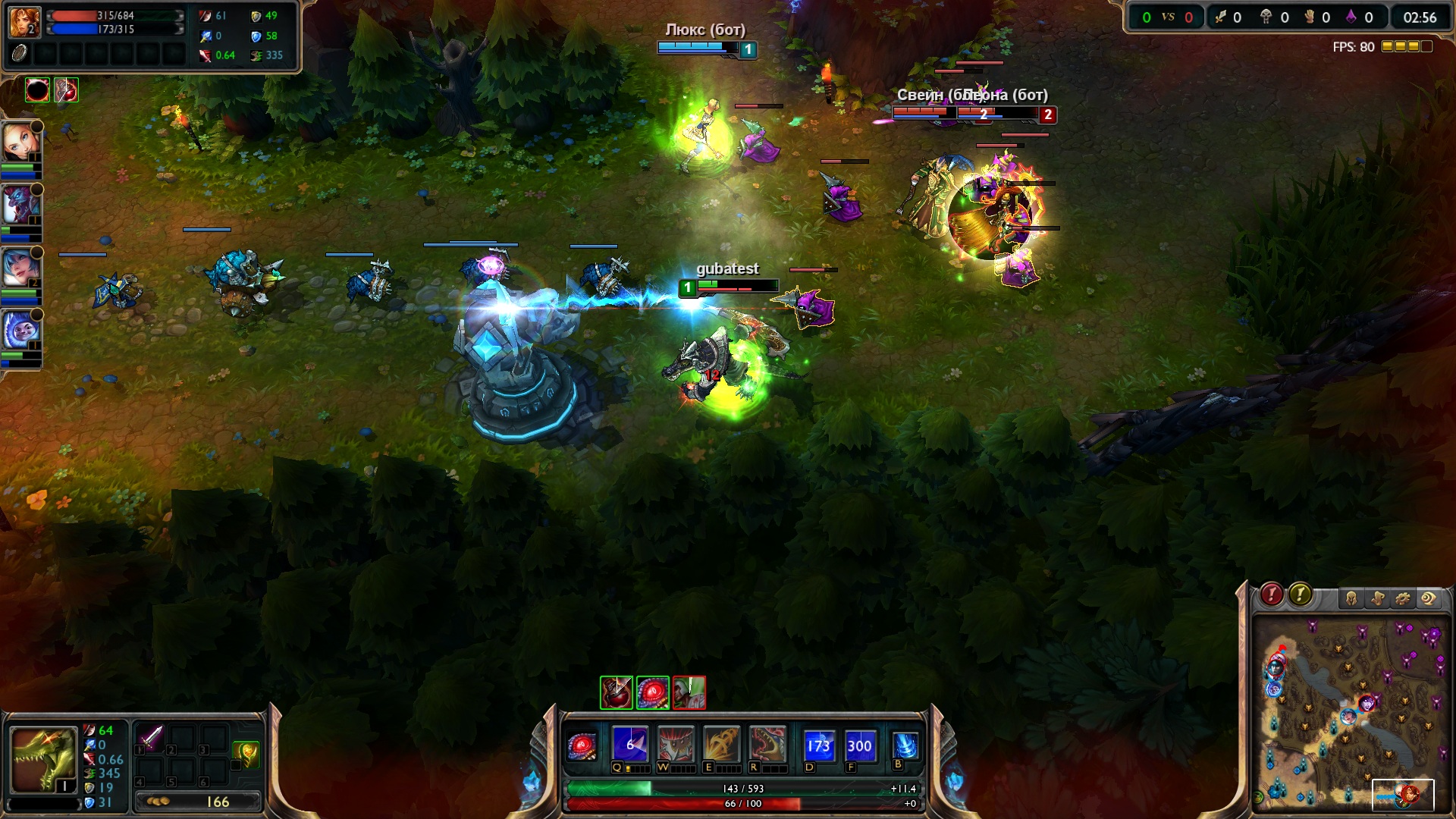The image size is (1456, 819).
Task: Use the golden slash E ability
Action: click(x=721, y=745)
